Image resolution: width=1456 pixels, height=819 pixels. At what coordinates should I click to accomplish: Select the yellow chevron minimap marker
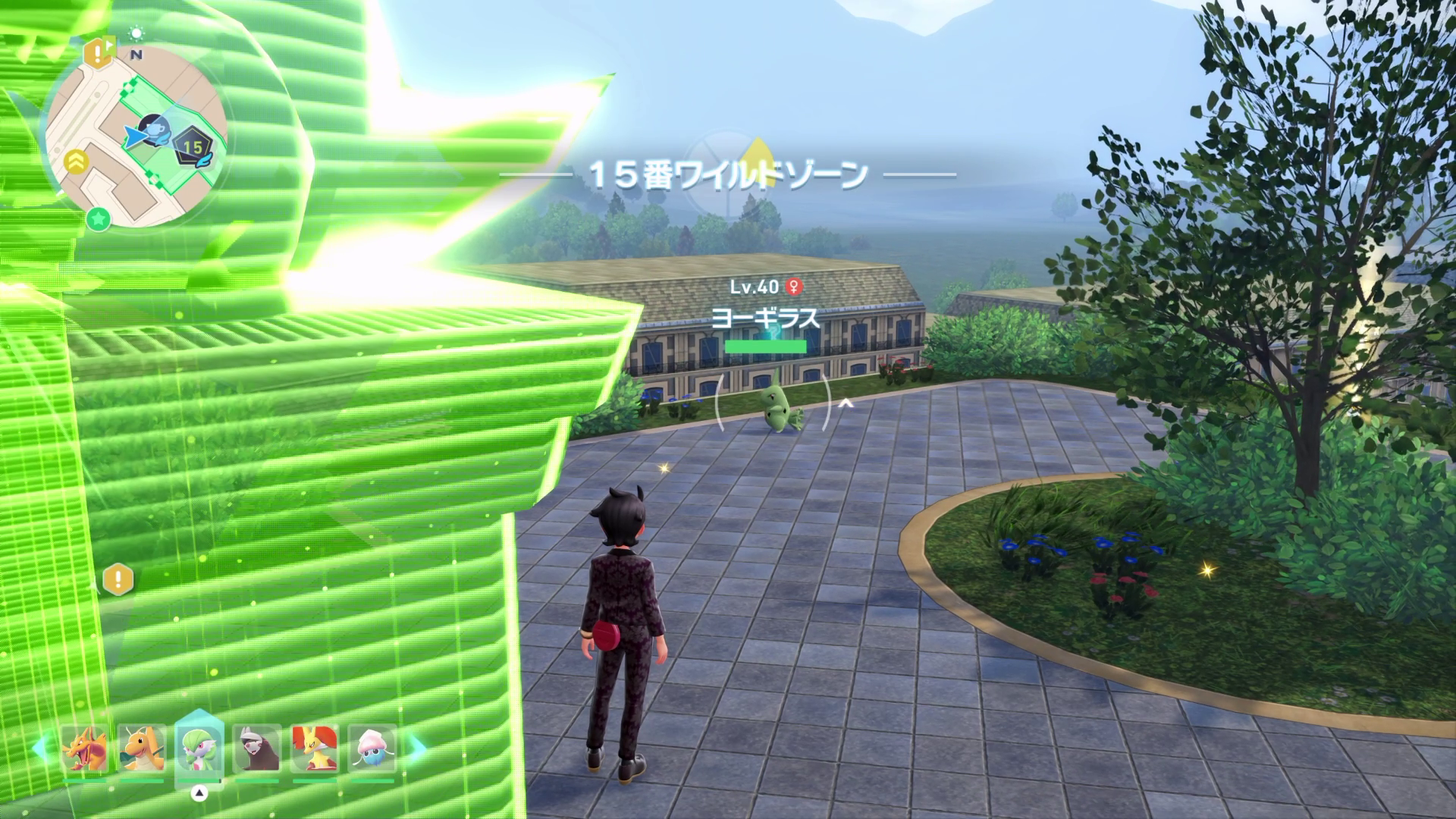click(x=74, y=160)
